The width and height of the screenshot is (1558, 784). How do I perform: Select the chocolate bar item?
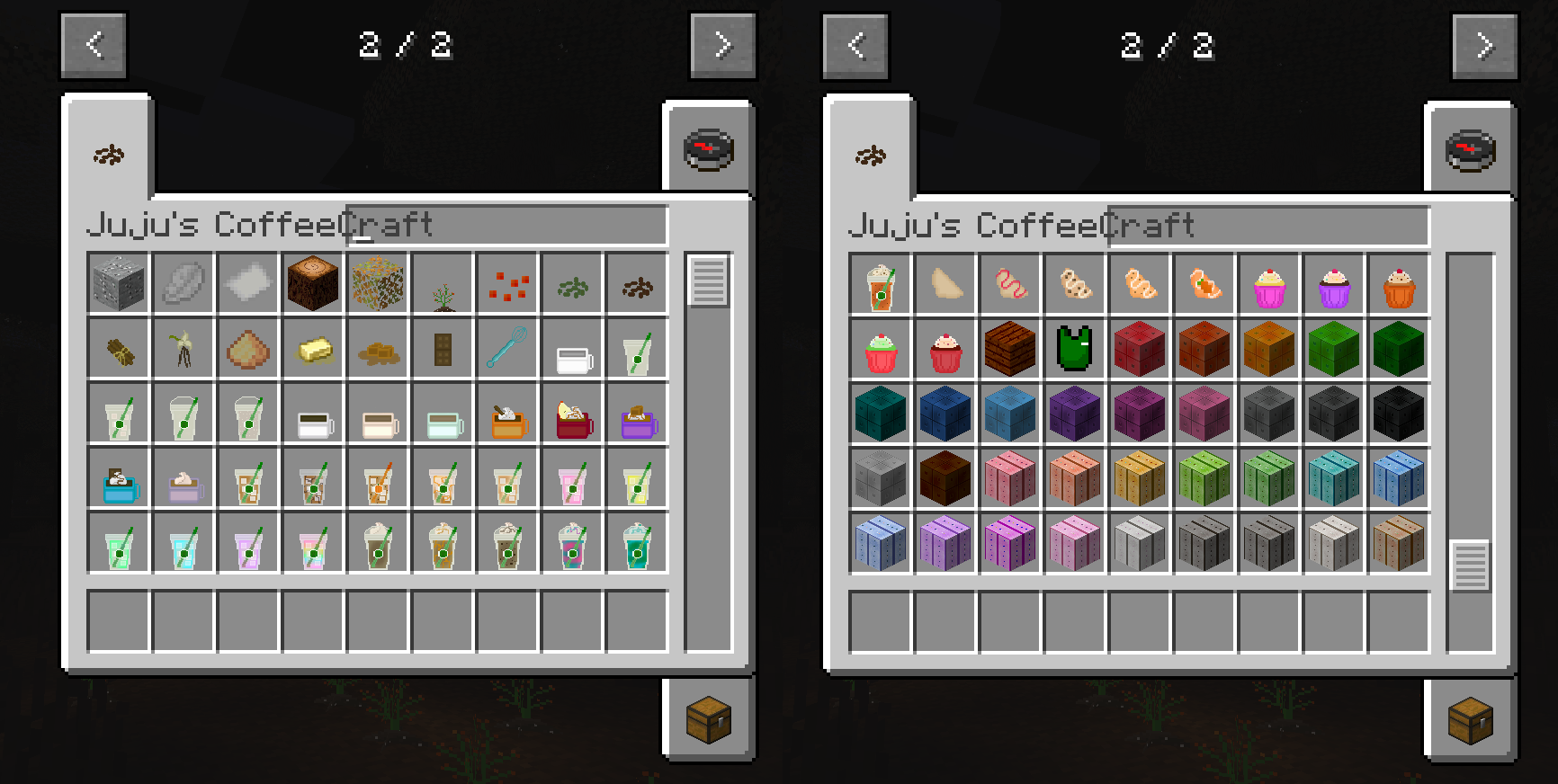point(442,348)
